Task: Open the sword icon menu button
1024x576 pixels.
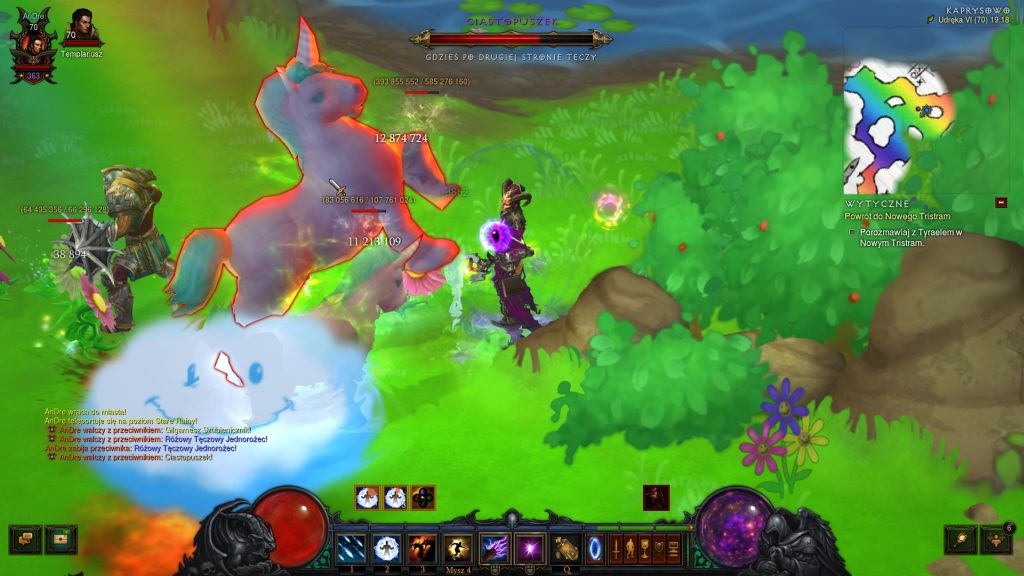Action: point(615,548)
